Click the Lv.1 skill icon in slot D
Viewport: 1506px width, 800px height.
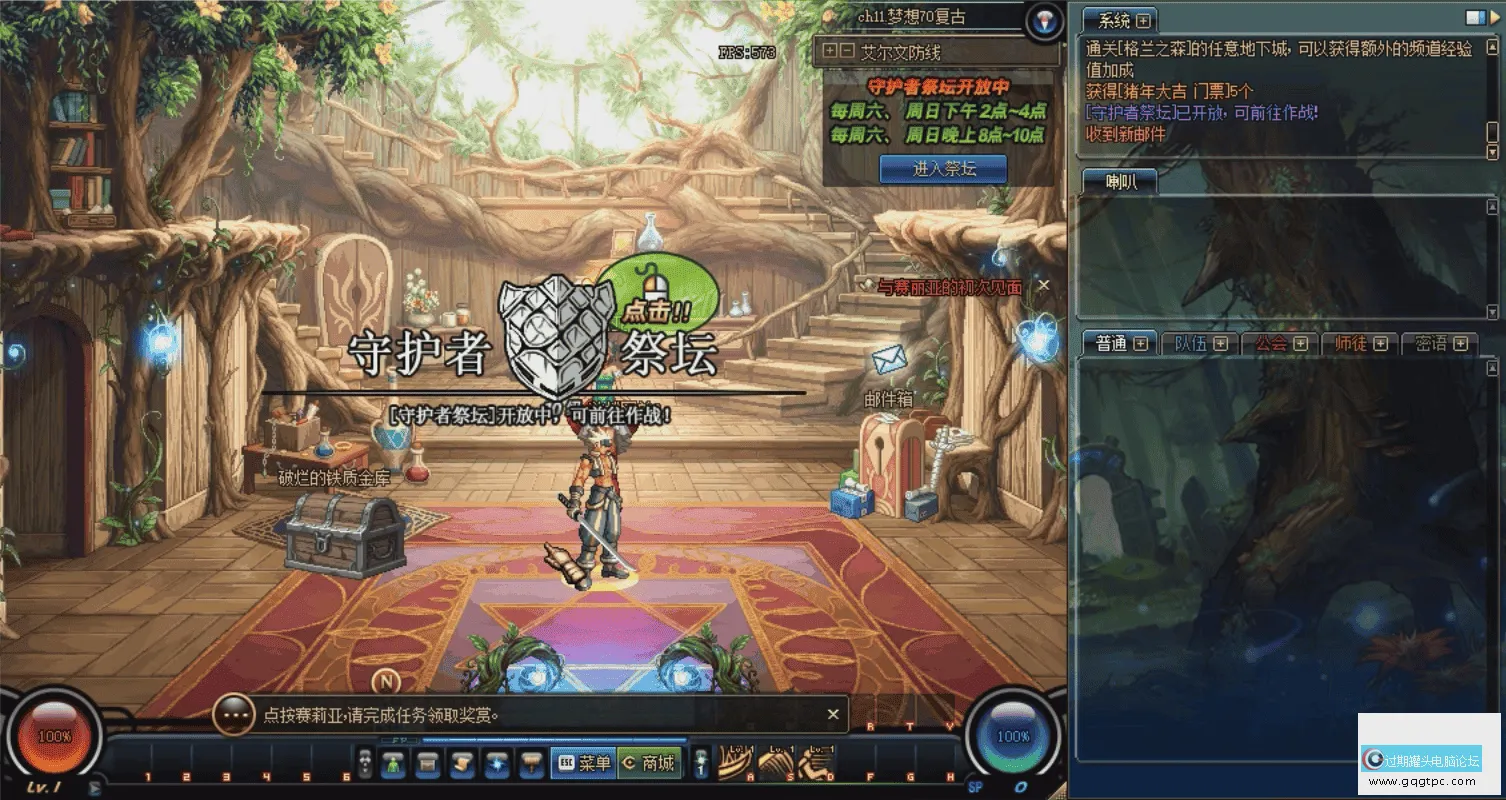tap(814, 762)
